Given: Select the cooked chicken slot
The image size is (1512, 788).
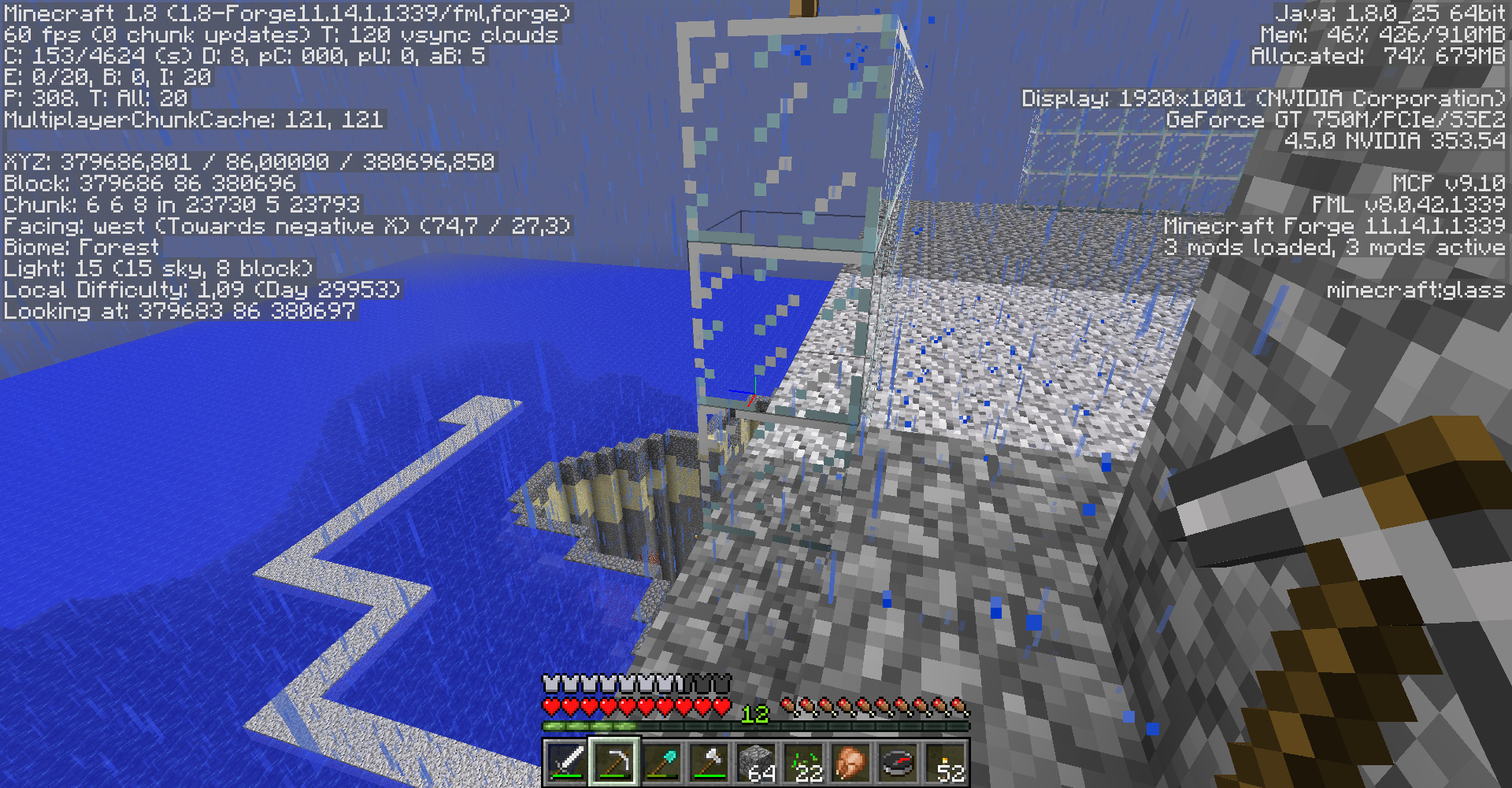Looking at the screenshot, I should click(x=851, y=762).
